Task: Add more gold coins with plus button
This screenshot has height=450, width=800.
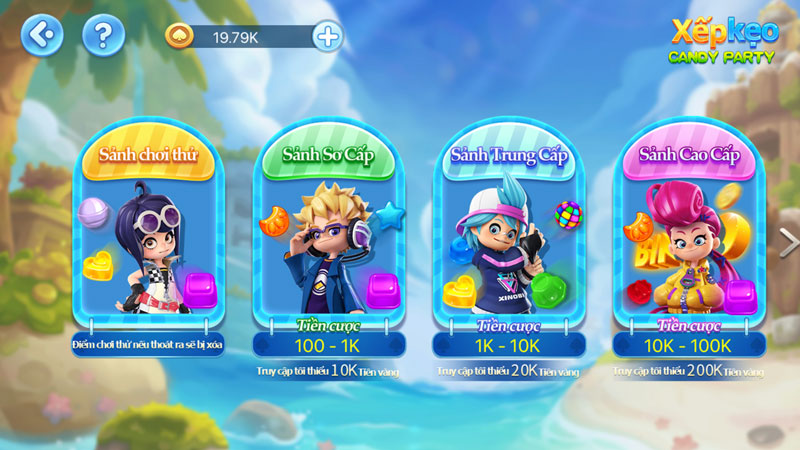Action: pos(327,37)
